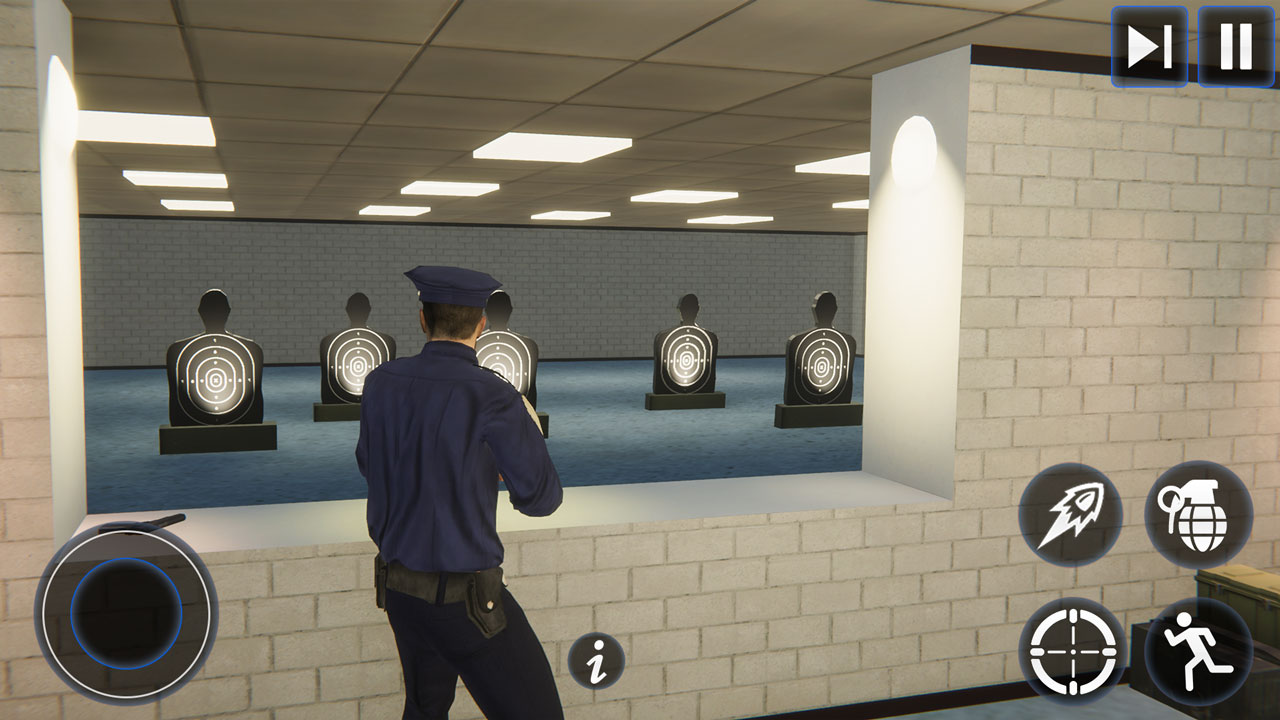This screenshot has height=720, width=1280.
Task: Skip to the next level
Action: [1150, 45]
